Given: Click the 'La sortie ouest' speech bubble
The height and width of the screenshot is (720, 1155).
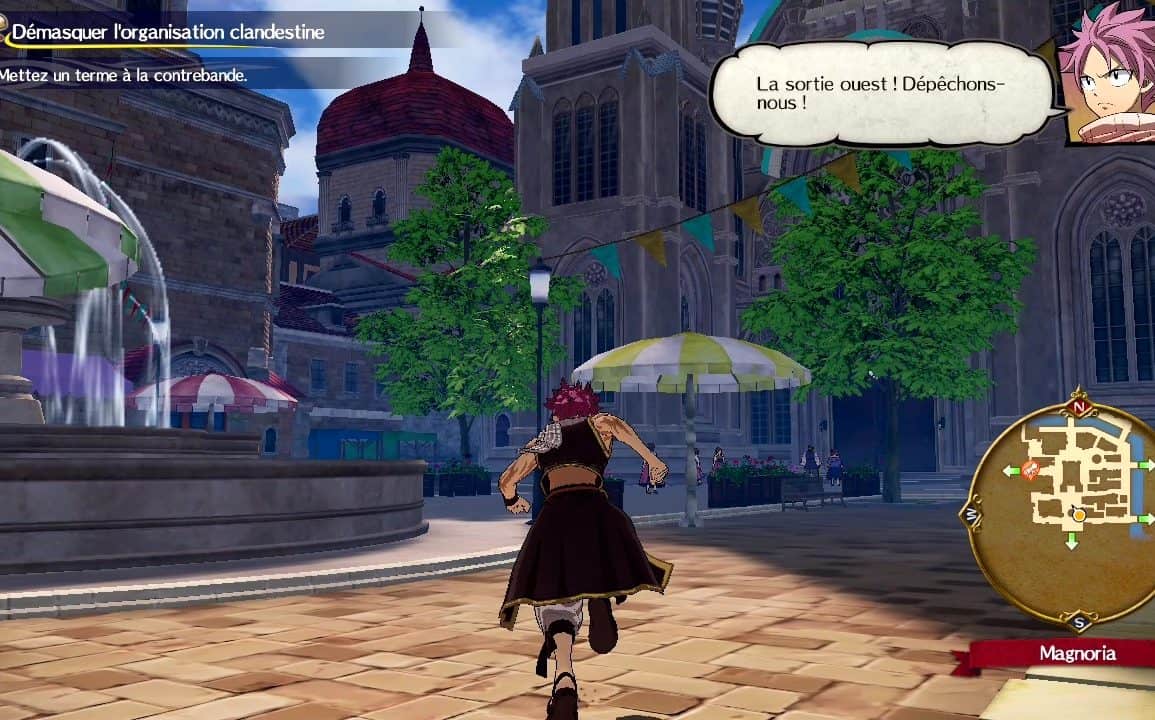Looking at the screenshot, I should pos(882,93).
